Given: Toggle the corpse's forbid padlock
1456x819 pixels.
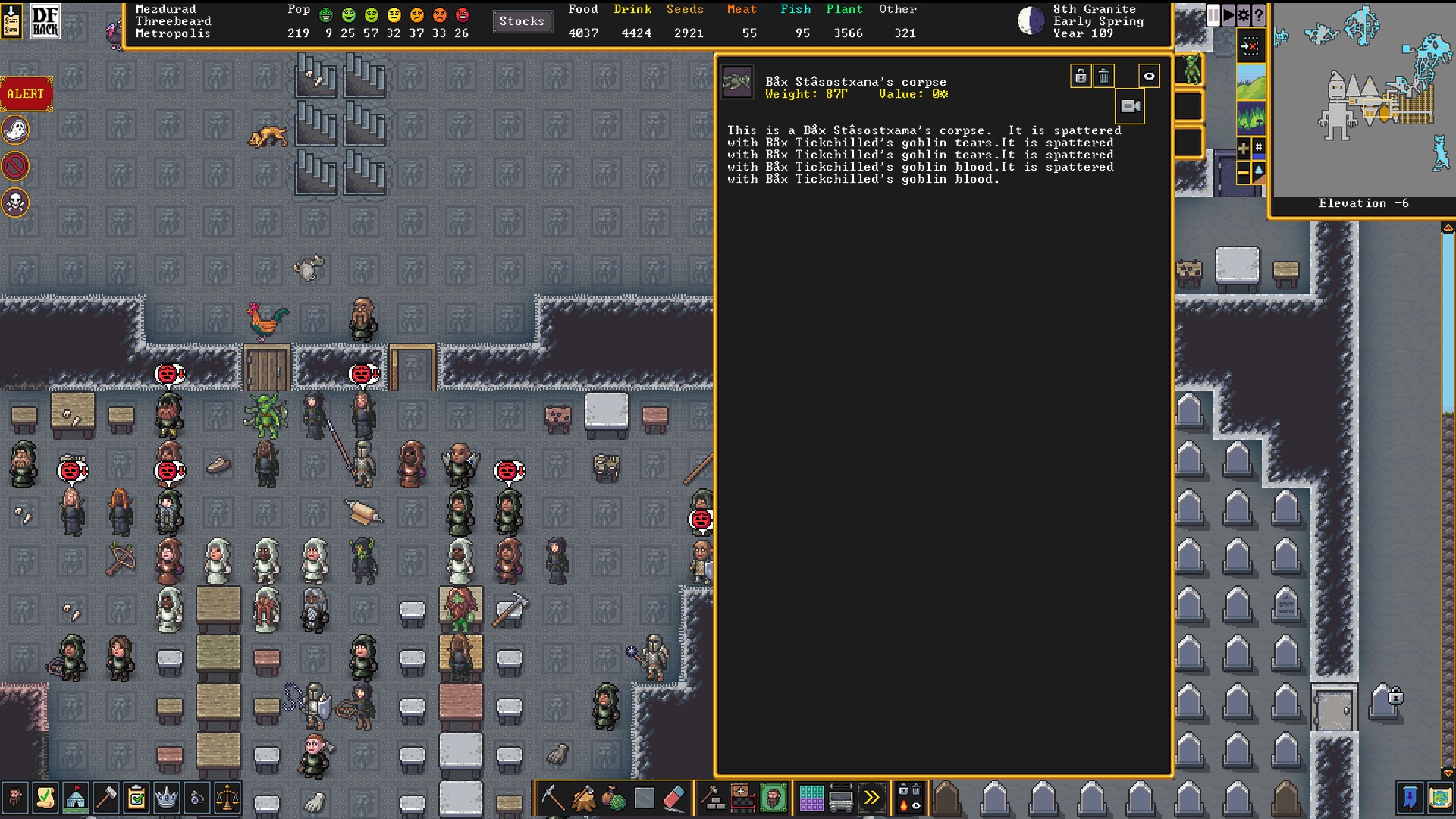Looking at the screenshot, I should [x=1081, y=76].
